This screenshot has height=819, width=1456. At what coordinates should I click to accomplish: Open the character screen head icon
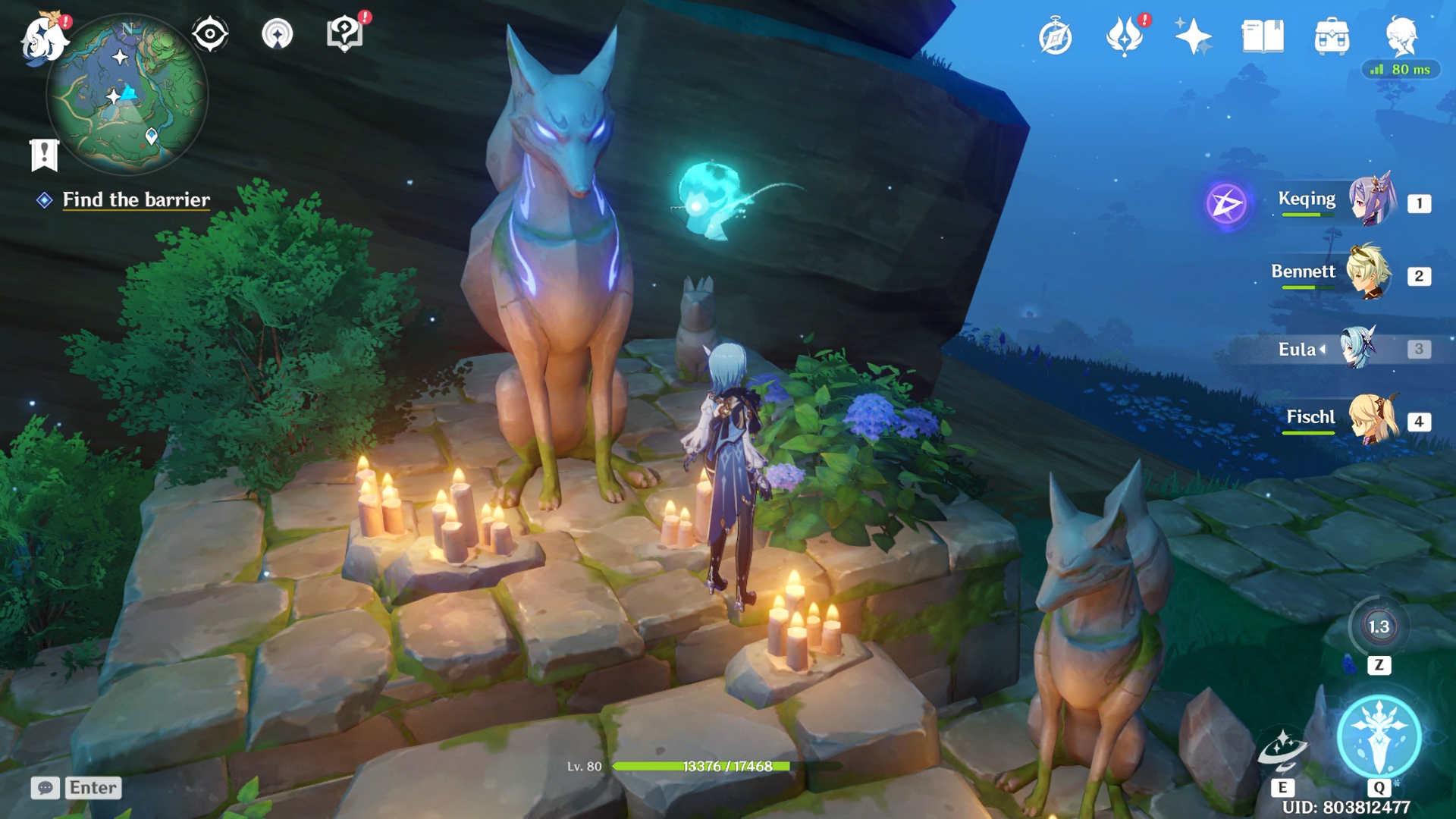[1401, 36]
